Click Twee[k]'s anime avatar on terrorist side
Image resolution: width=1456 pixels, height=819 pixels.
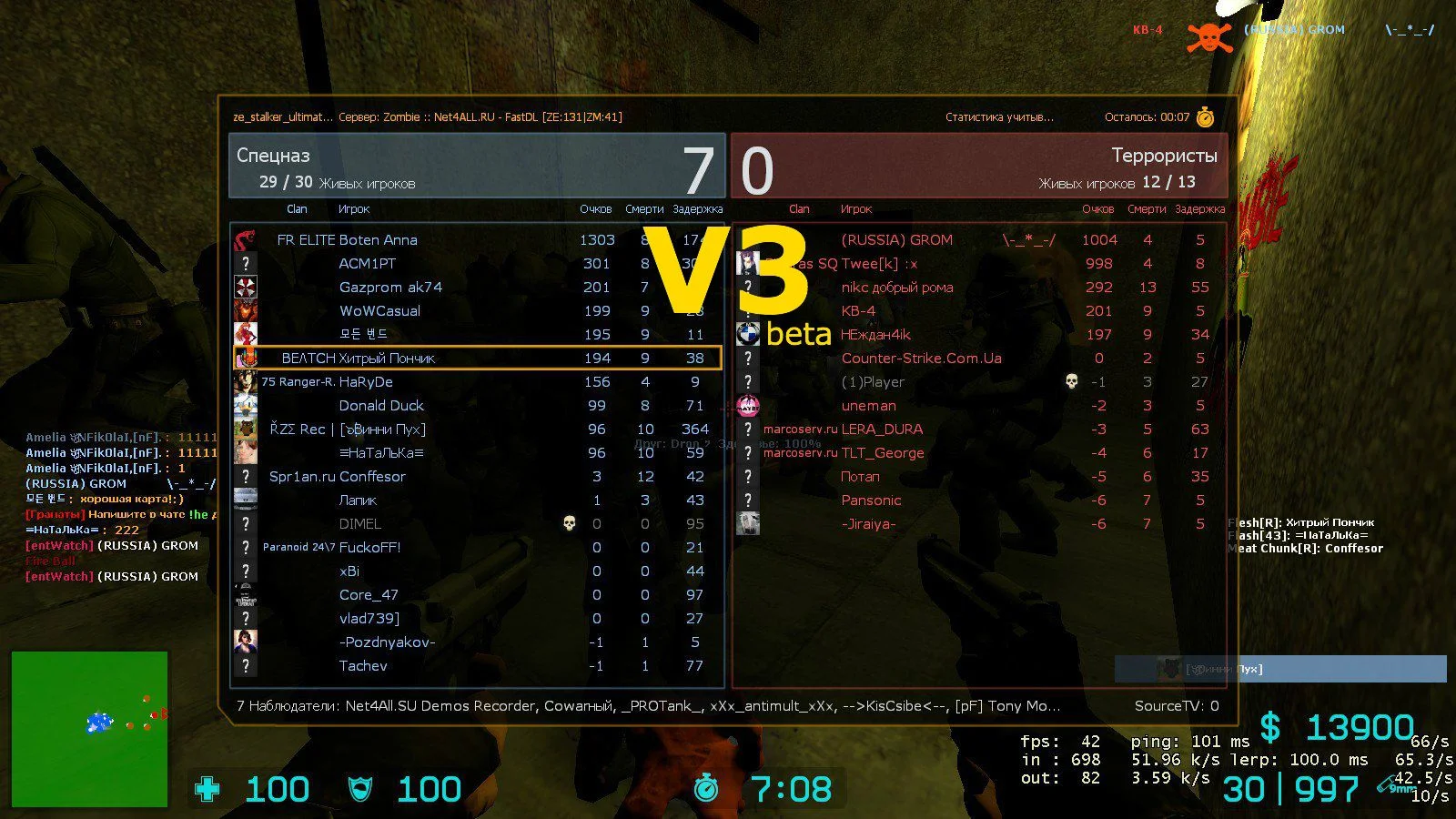748,263
